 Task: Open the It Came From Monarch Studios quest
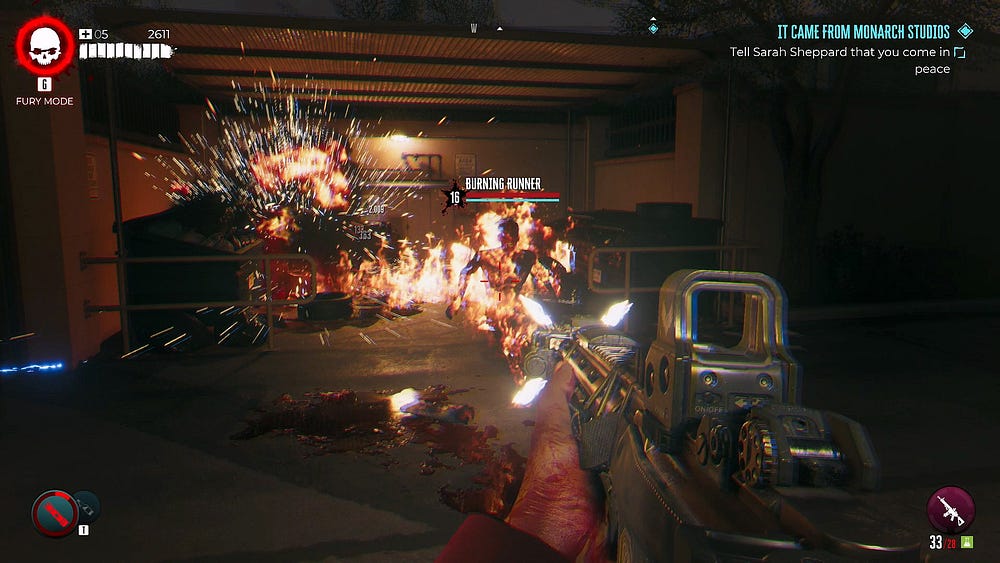pos(863,32)
